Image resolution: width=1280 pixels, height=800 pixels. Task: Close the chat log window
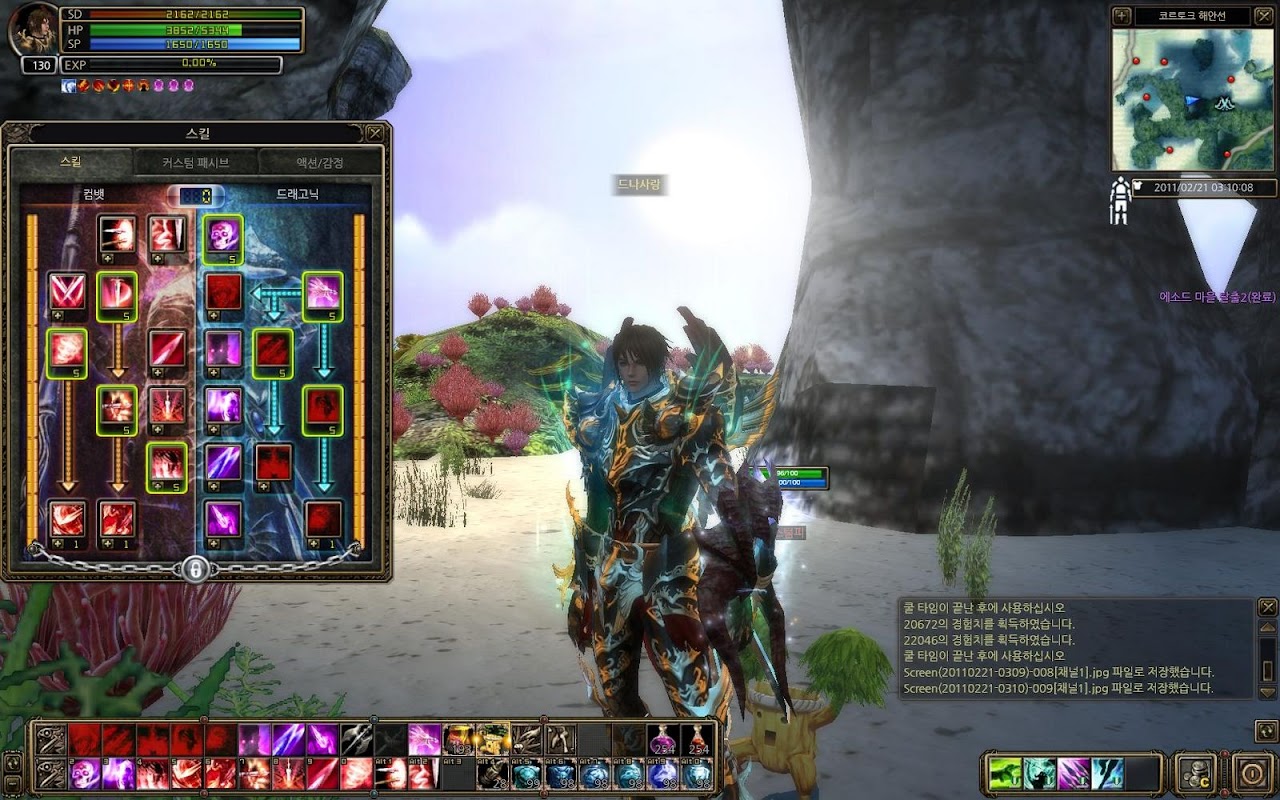(x=1267, y=607)
